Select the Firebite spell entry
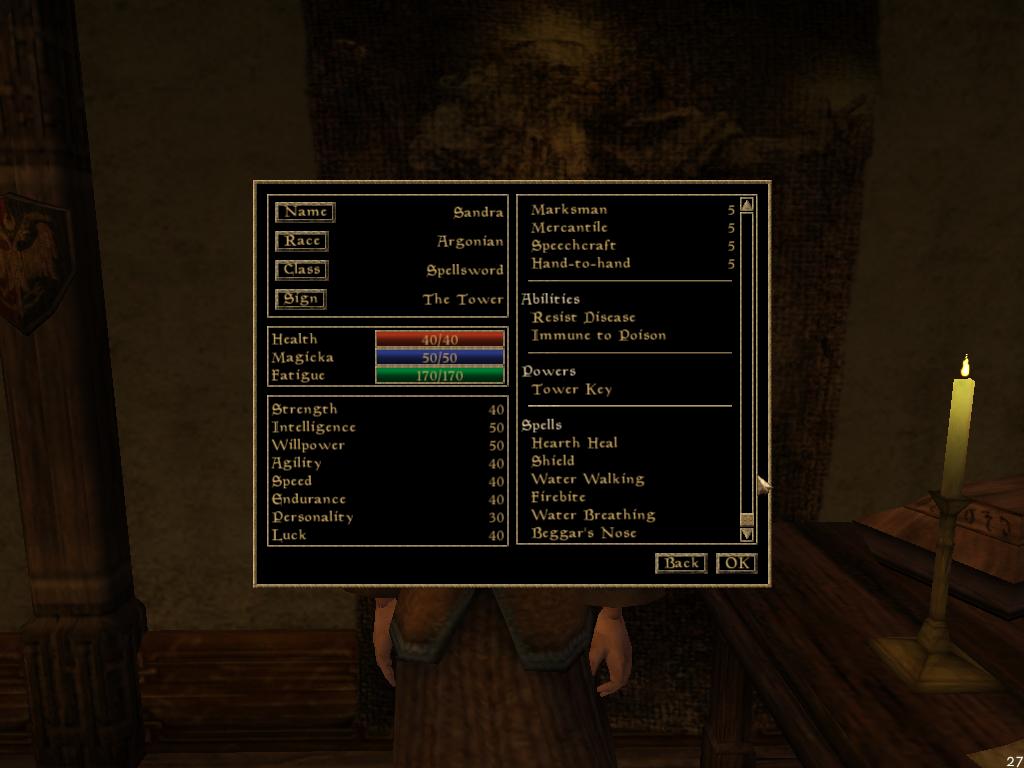 (558, 497)
